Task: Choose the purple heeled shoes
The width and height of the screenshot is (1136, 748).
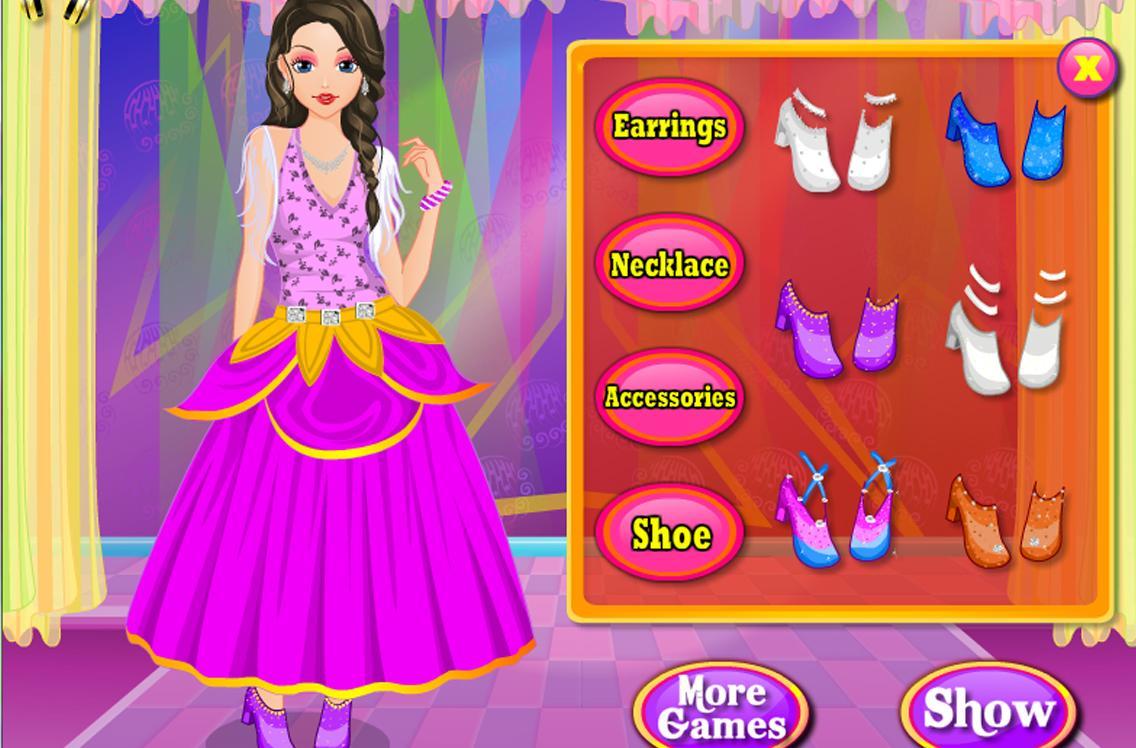Action: pyautogui.click(x=836, y=326)
